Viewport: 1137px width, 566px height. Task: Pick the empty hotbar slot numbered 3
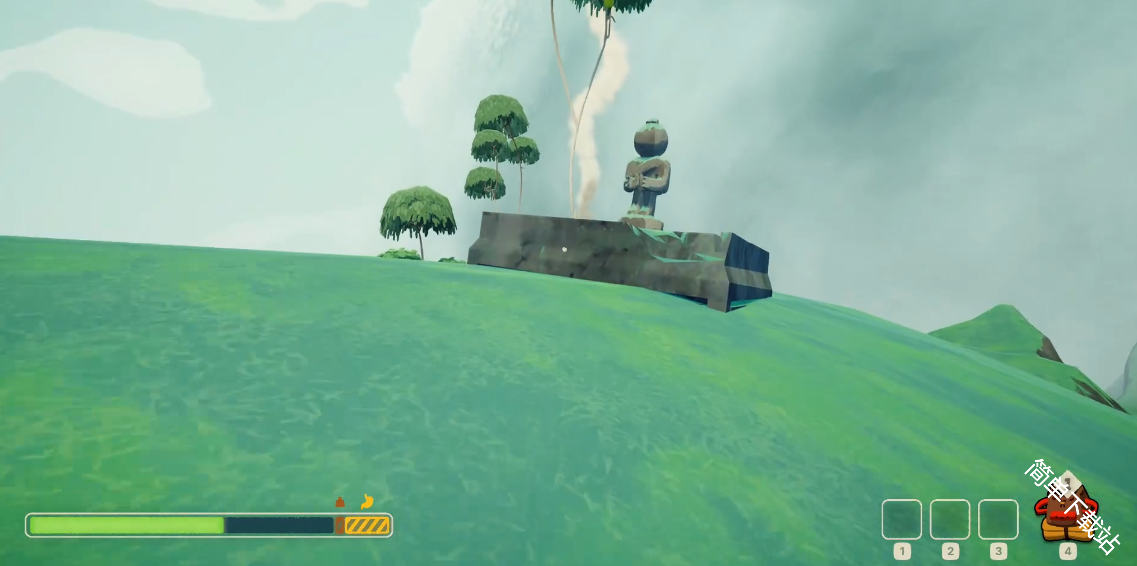(998, 520)
